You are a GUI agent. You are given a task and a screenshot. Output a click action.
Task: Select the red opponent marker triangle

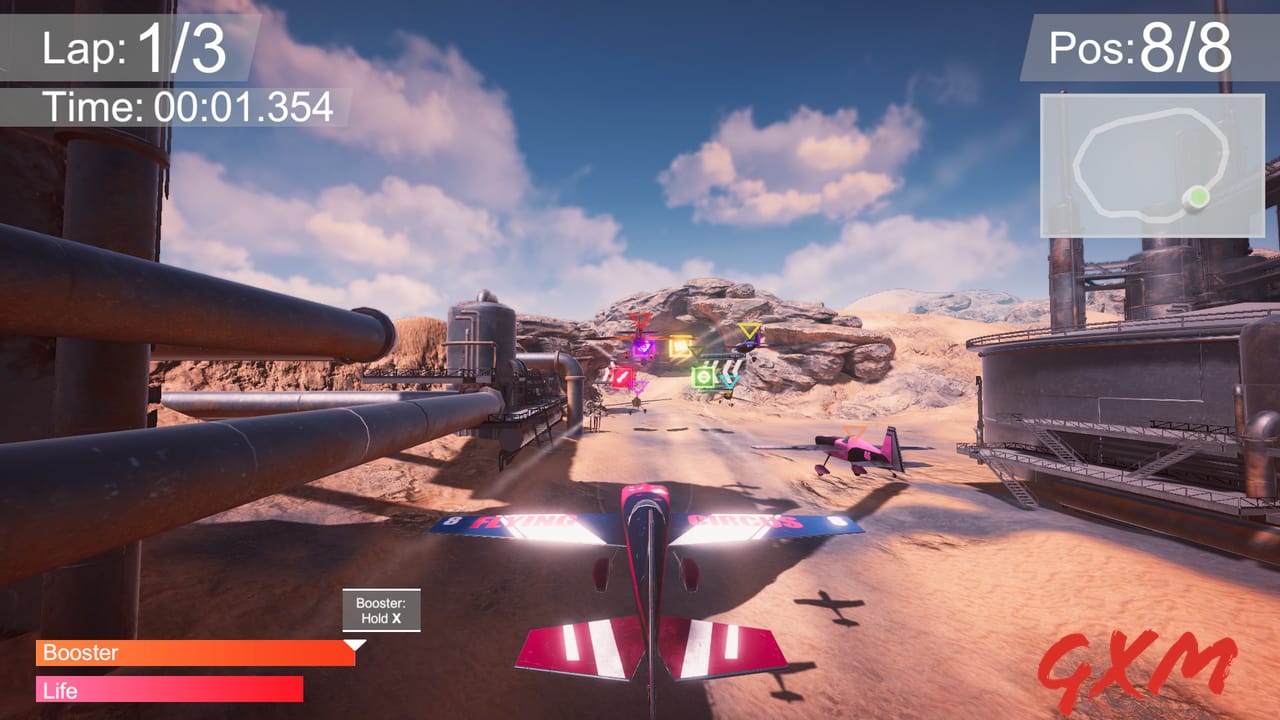coord(640,320)
